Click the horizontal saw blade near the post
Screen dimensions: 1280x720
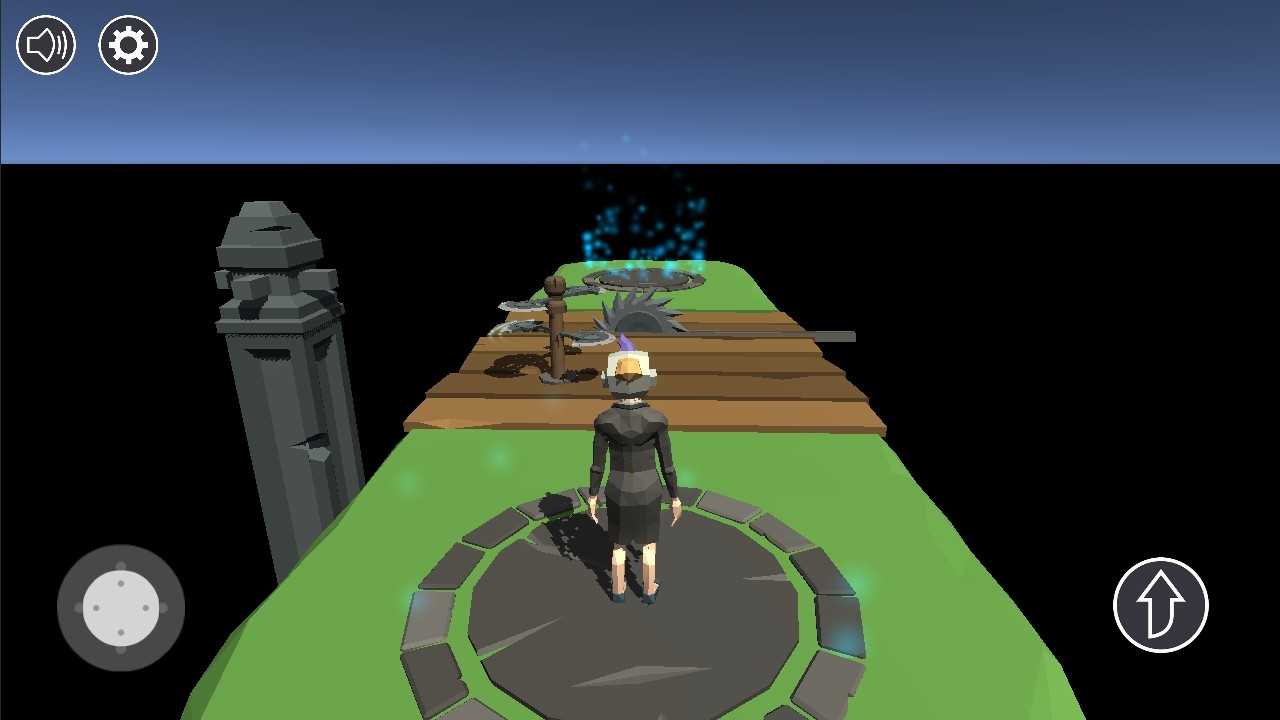[520, 305]
